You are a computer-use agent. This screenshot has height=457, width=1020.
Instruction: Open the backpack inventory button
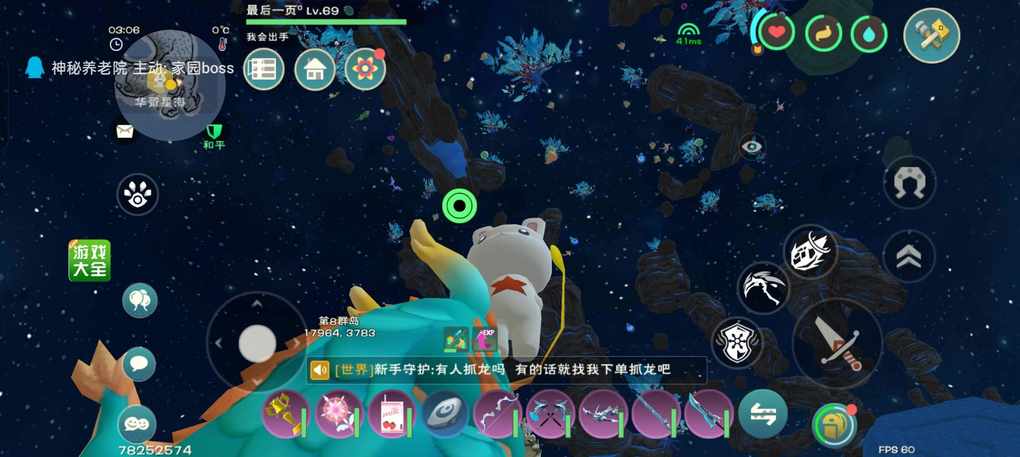click(833, 424)
